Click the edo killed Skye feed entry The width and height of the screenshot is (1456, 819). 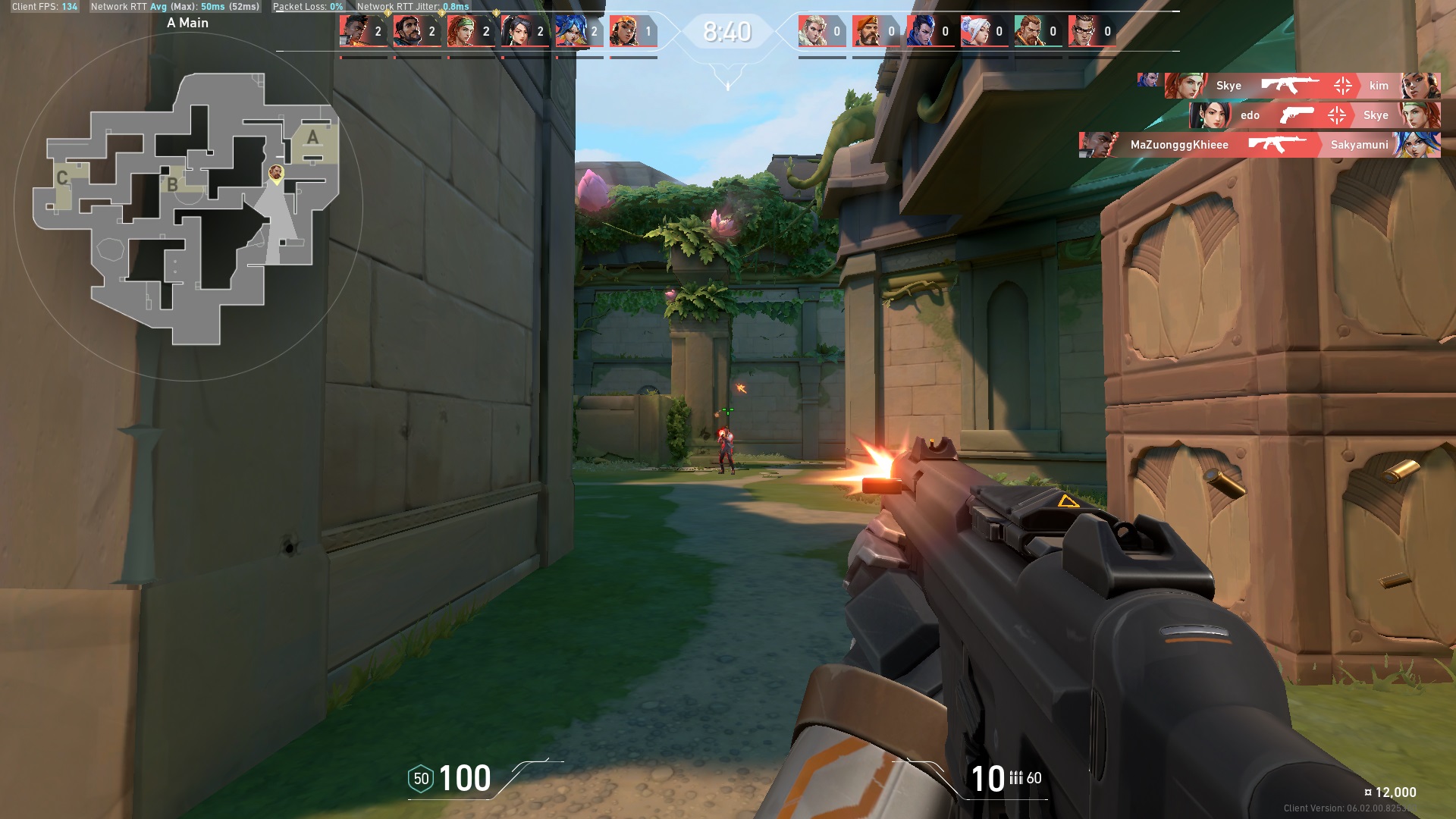[1314, 115]
